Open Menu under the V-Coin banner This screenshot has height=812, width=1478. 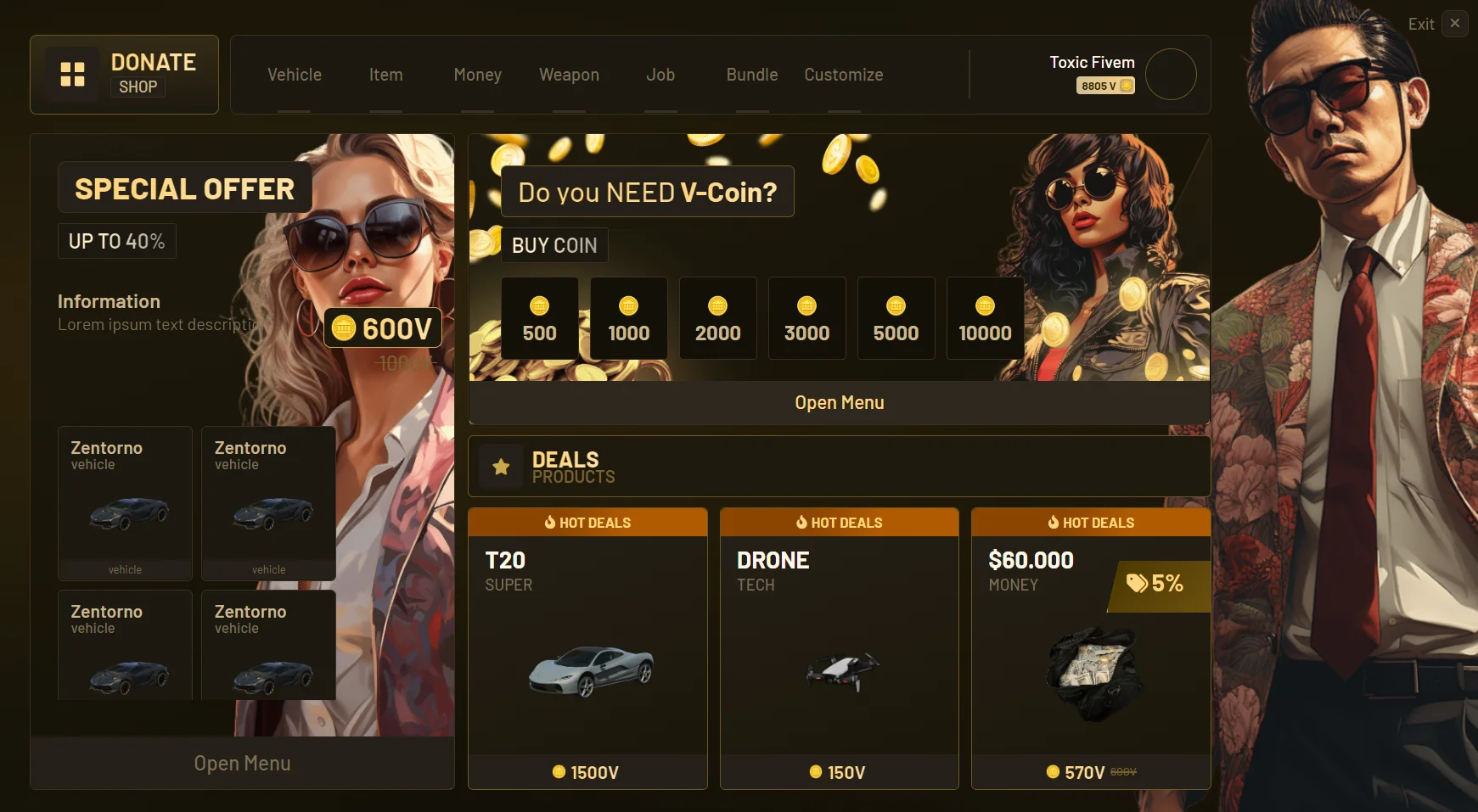click(839, 403)
